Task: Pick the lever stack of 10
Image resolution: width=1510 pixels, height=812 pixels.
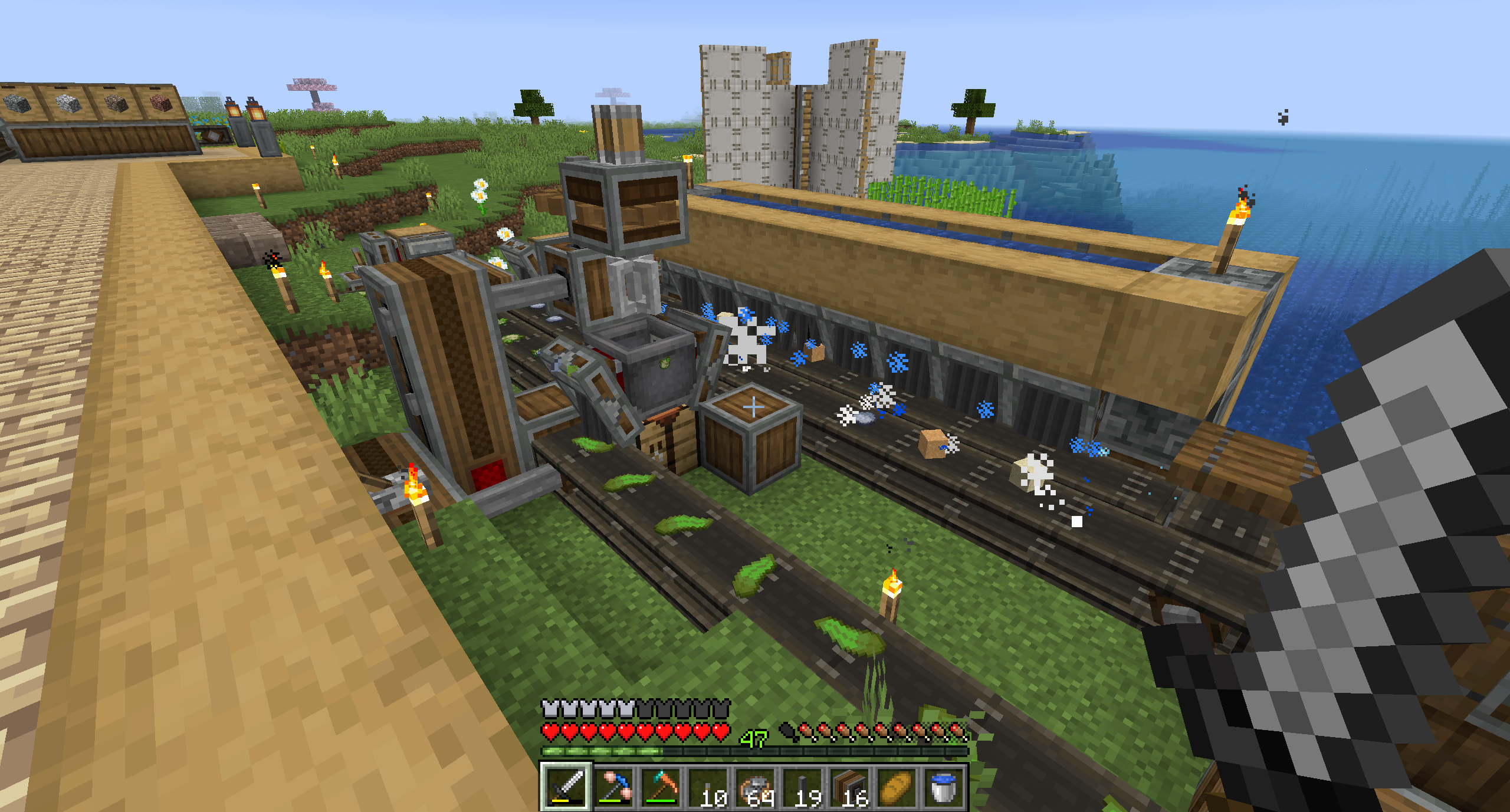Action: pyautogui.click(x=707, y=787)
